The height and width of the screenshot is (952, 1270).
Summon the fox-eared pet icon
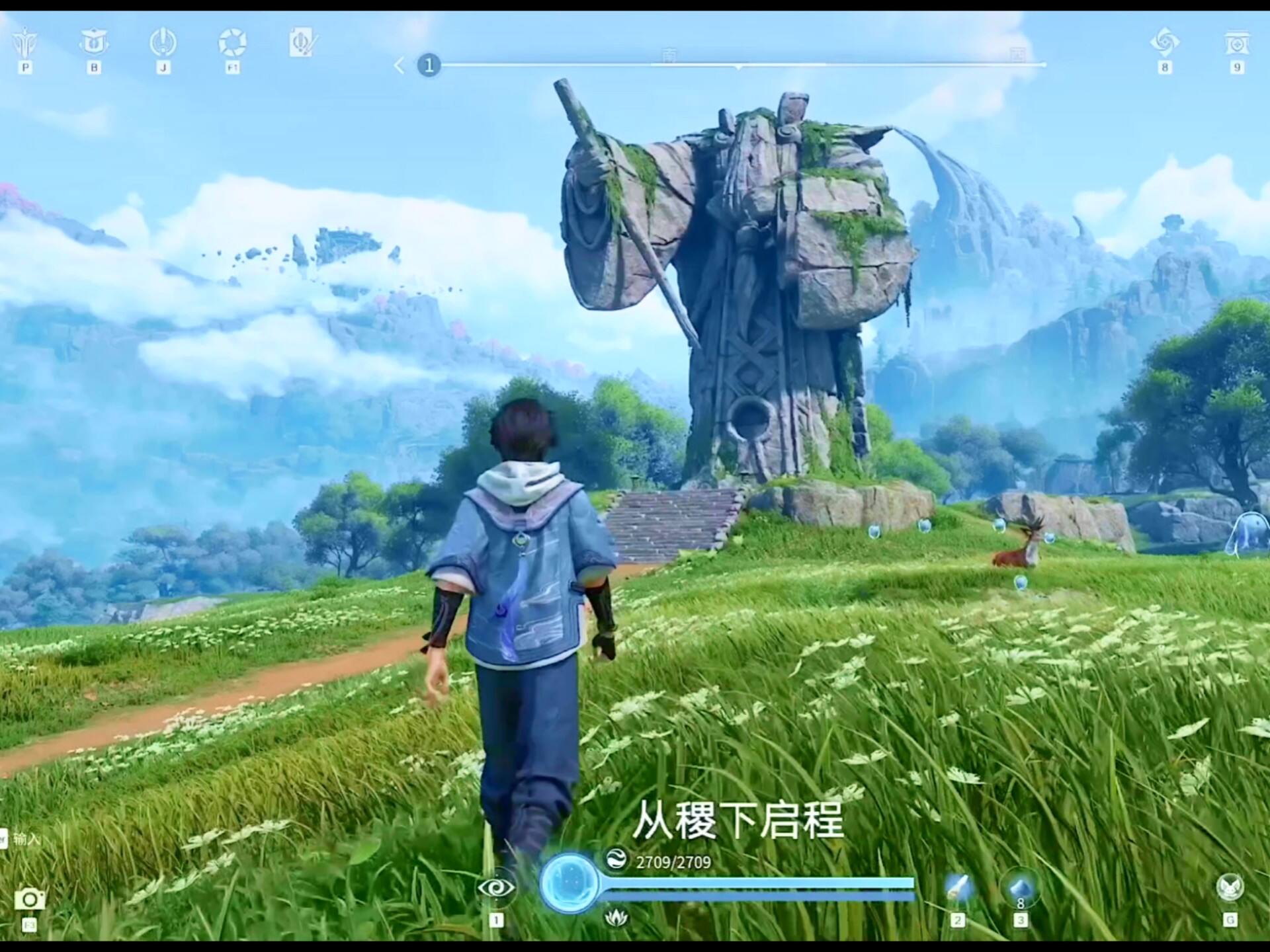point(1230,888)
